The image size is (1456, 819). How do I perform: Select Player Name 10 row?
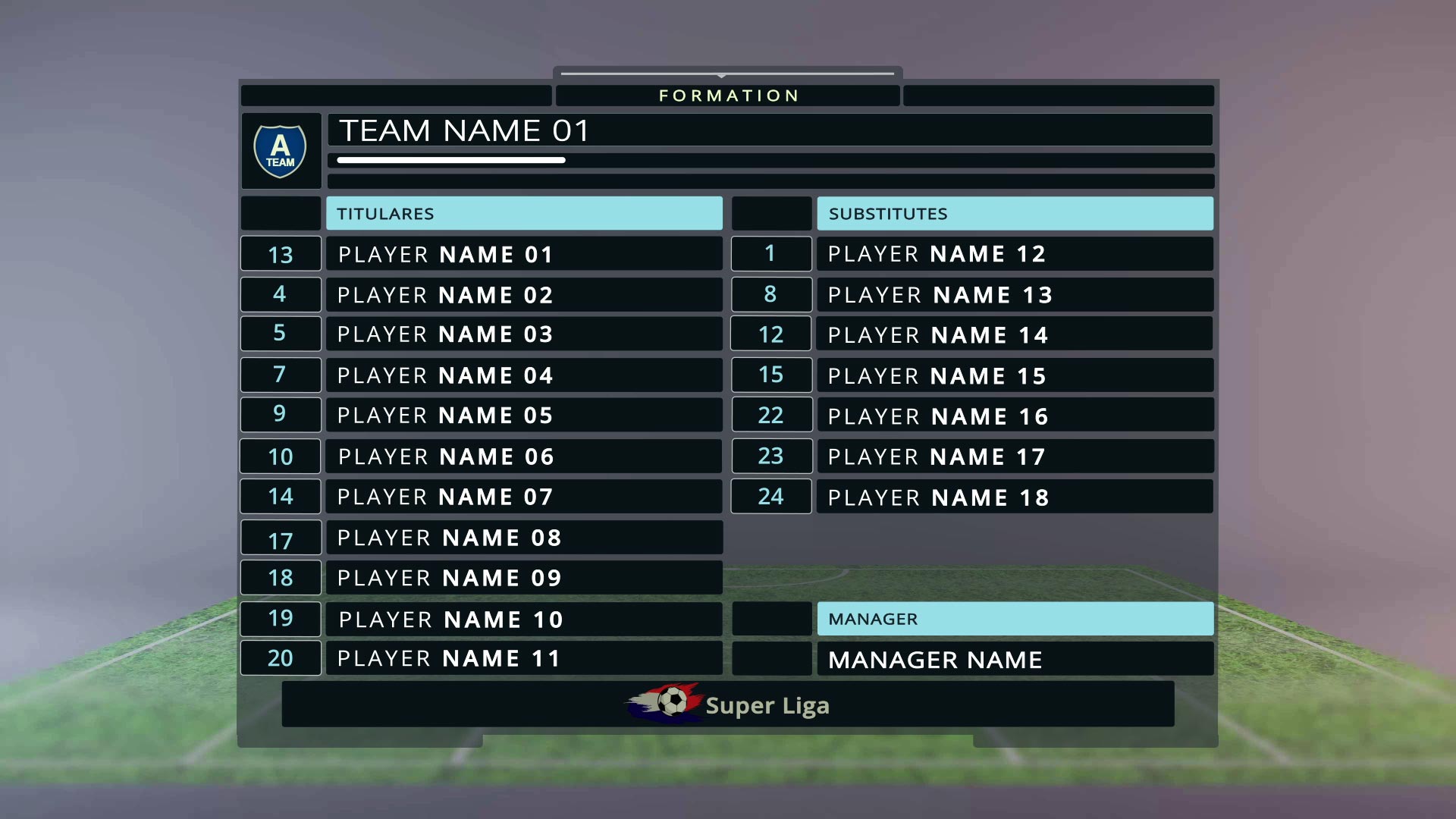point(523,620)
